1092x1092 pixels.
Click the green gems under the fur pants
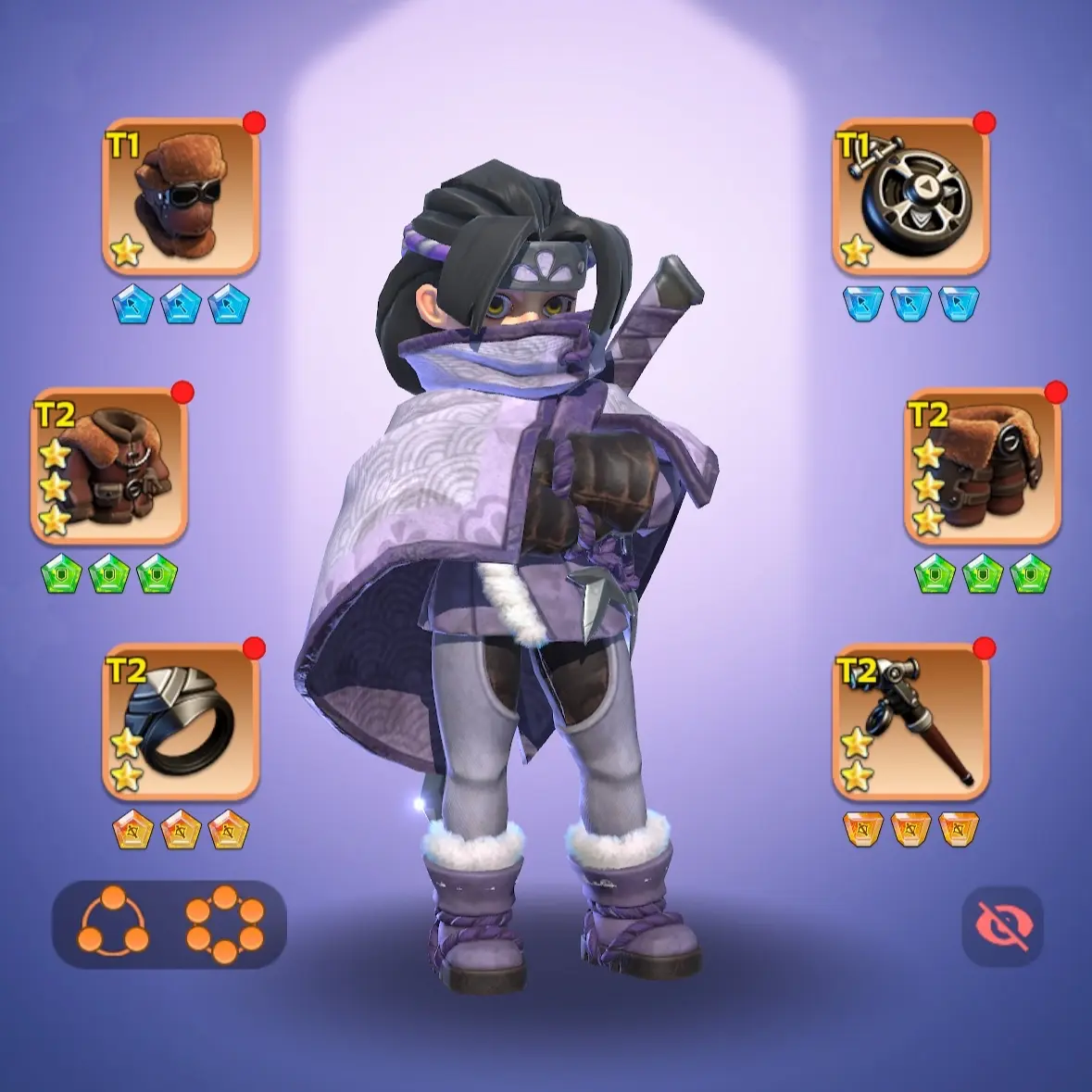(983, 574)
